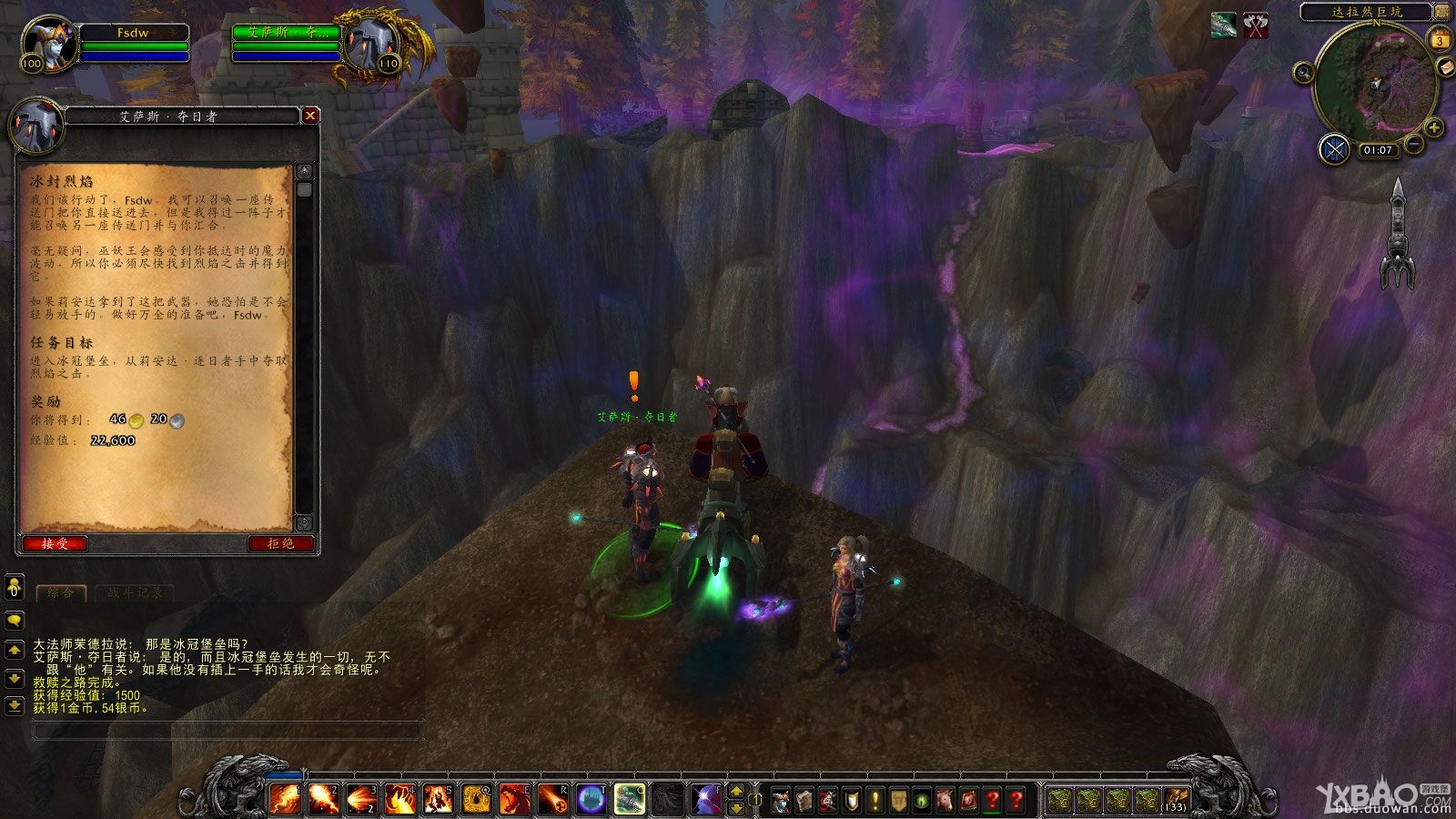Switch to the 战斗记录 combat log tab
The height and width of the screenshot is (819, 1456).
135,592
